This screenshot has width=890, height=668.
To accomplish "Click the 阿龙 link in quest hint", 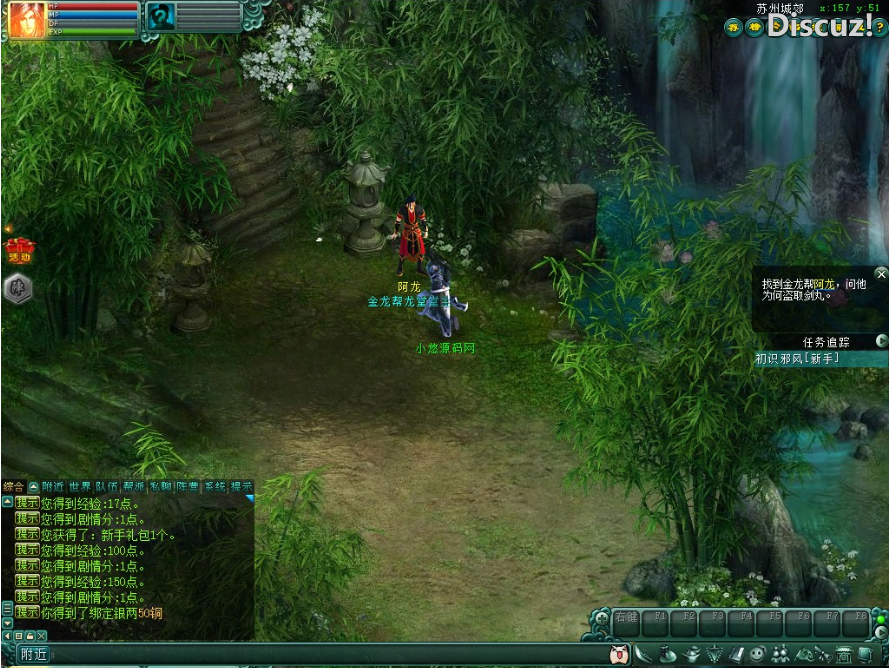I will pos(824,284).
